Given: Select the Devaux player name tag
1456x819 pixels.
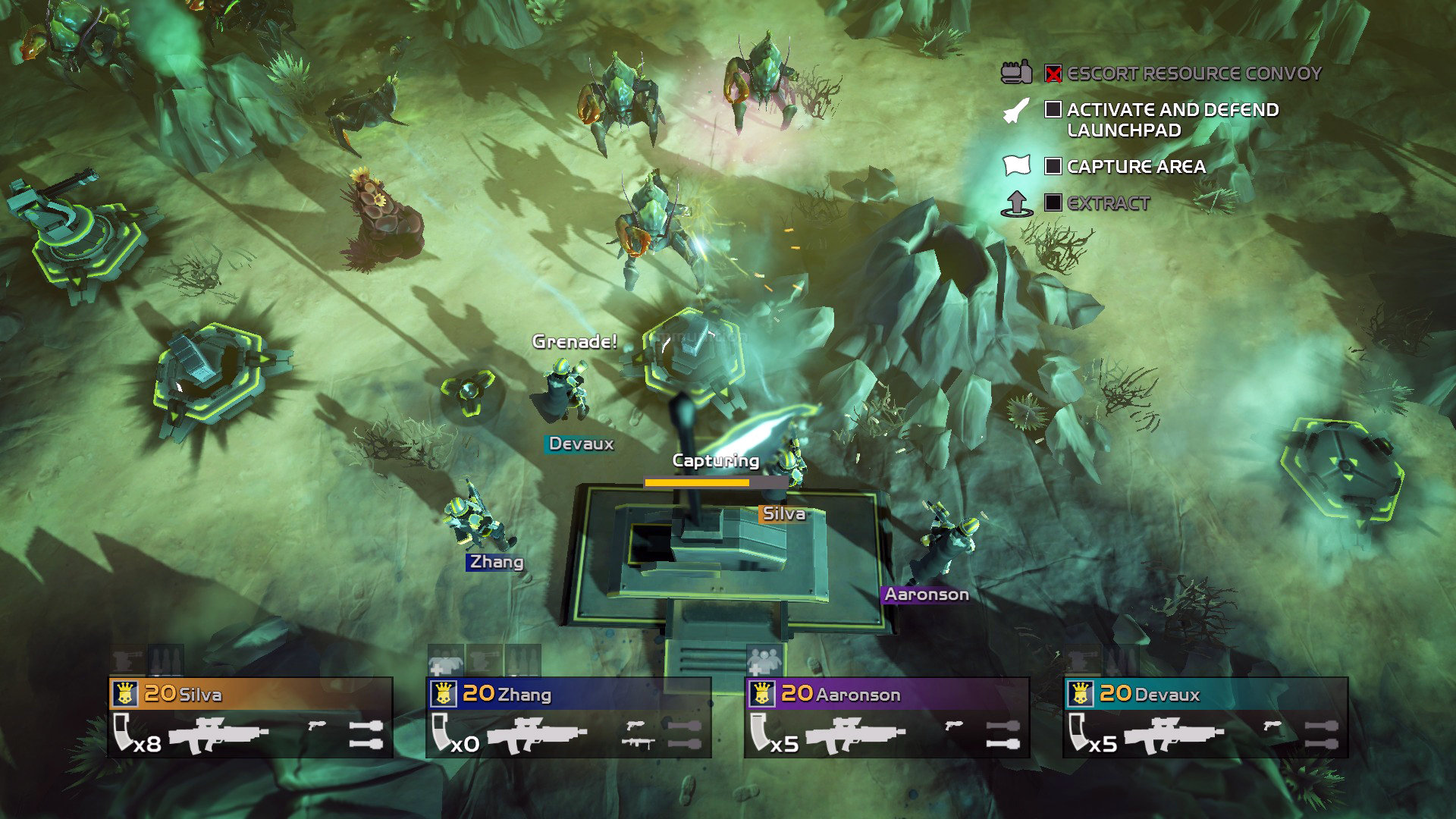Looking at the screenshot, I should (580, 444).
